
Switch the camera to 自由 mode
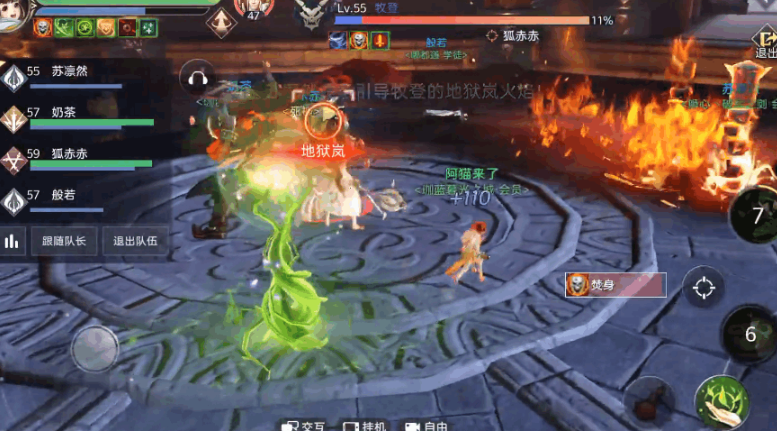[x=426, y=425]
